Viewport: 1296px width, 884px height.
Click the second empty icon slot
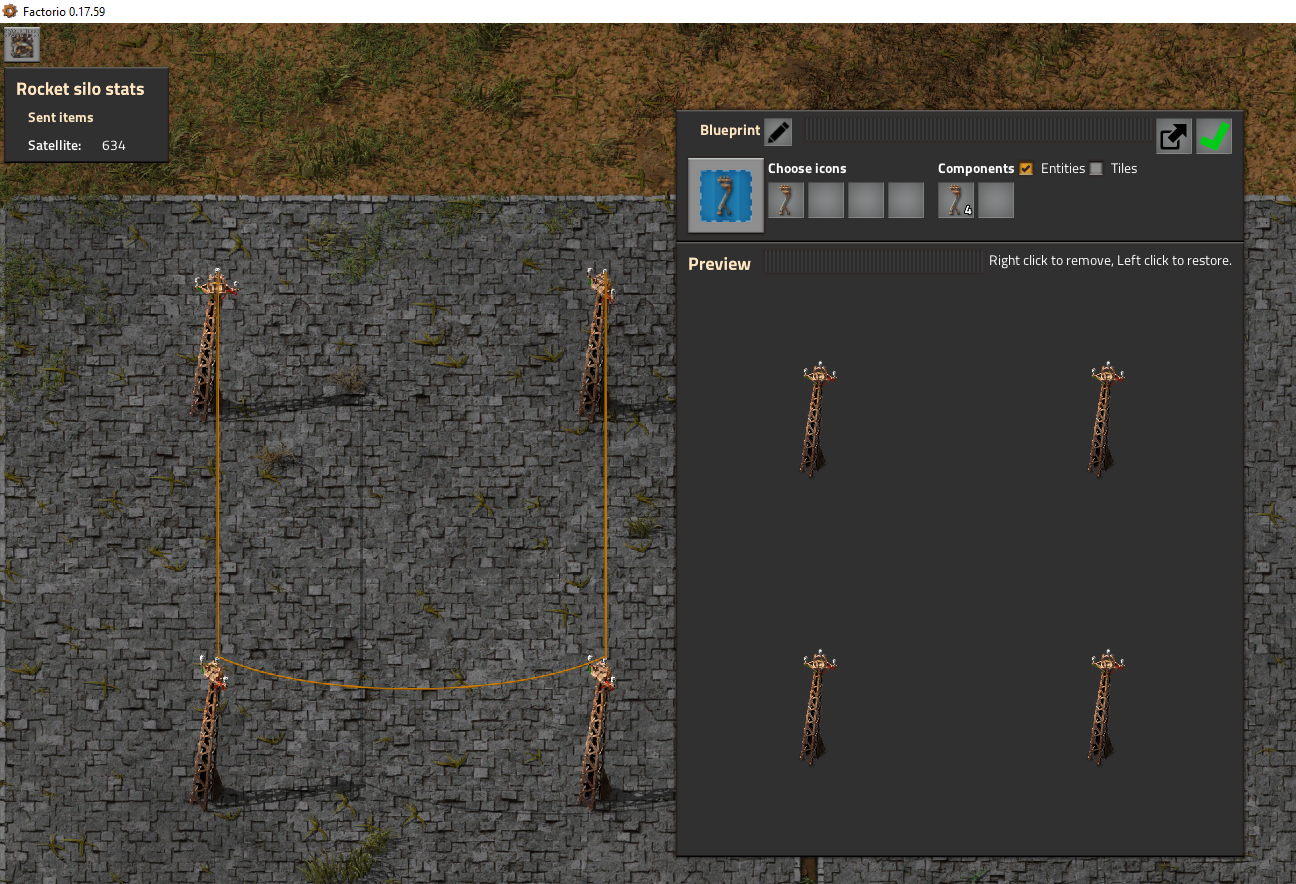coord(825,199)
